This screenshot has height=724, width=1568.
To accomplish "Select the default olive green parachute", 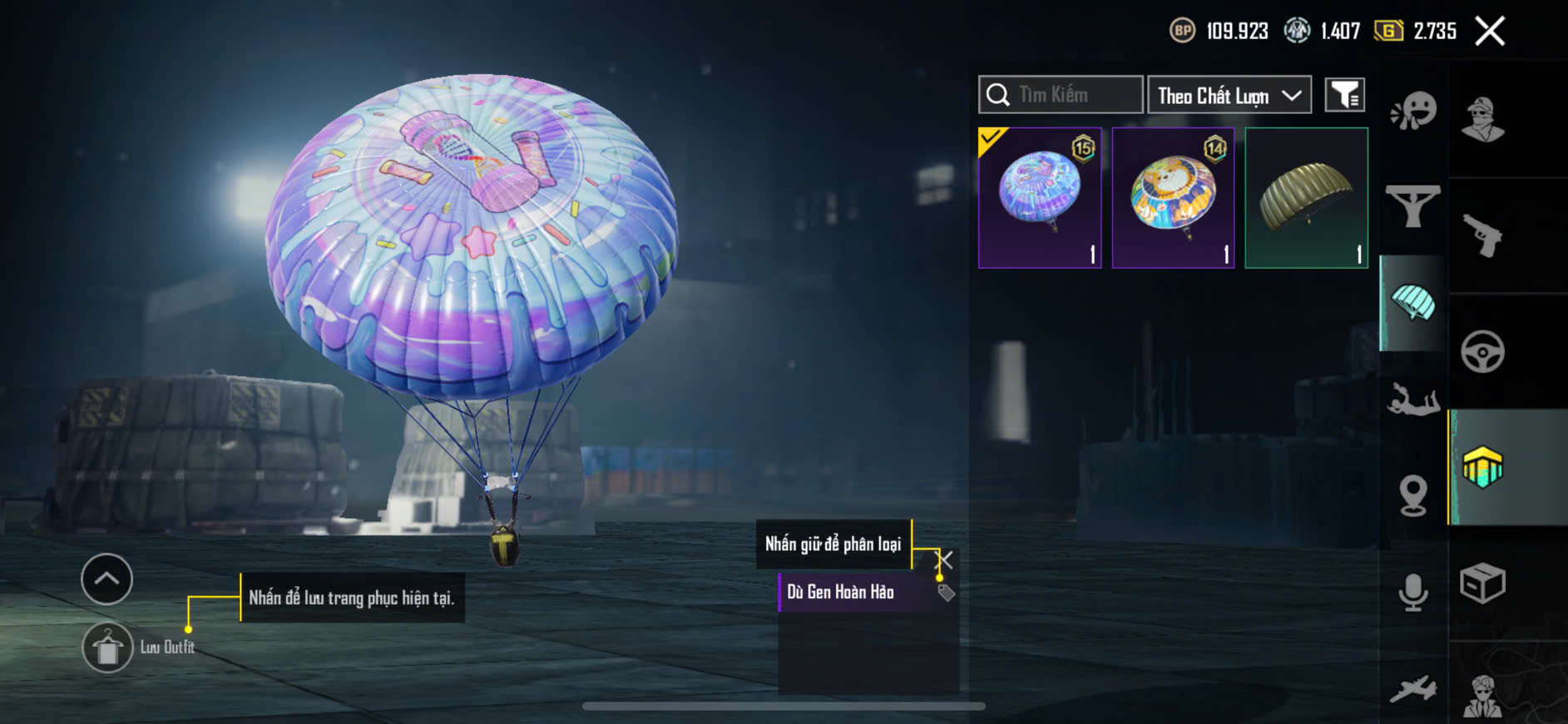I will tap(1306, 197).
